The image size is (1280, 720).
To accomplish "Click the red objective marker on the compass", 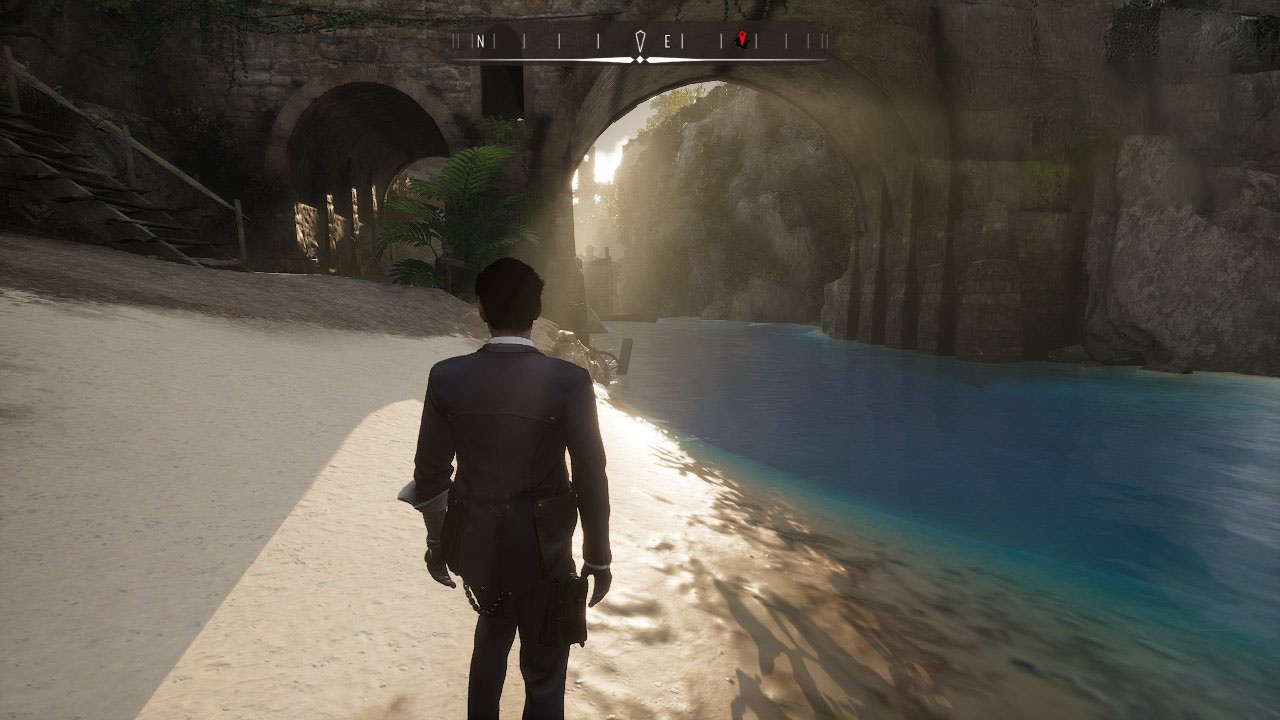I will click(x=741, y=40).
